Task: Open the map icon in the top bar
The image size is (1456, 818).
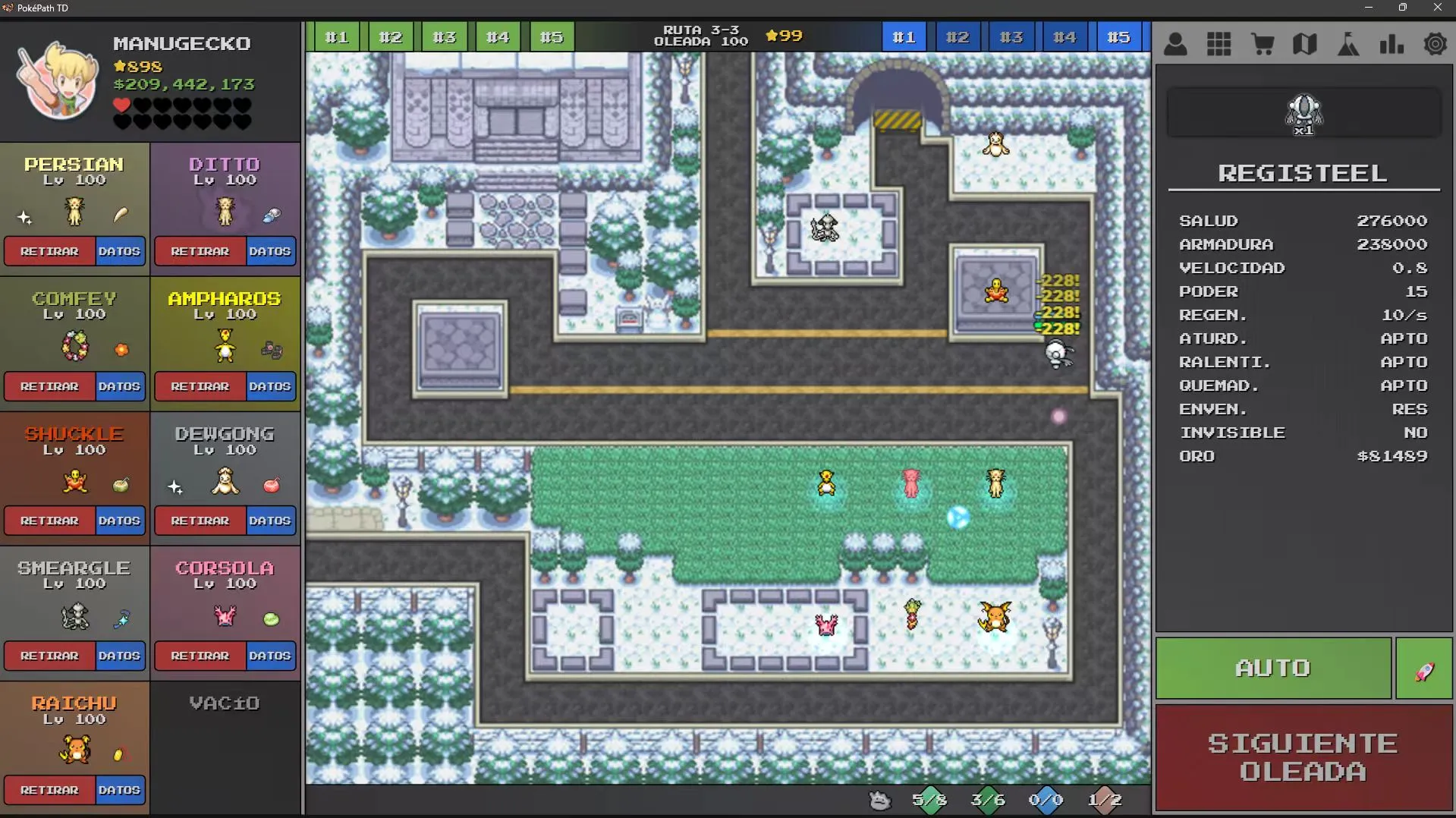Action: tap(1305, 44)
